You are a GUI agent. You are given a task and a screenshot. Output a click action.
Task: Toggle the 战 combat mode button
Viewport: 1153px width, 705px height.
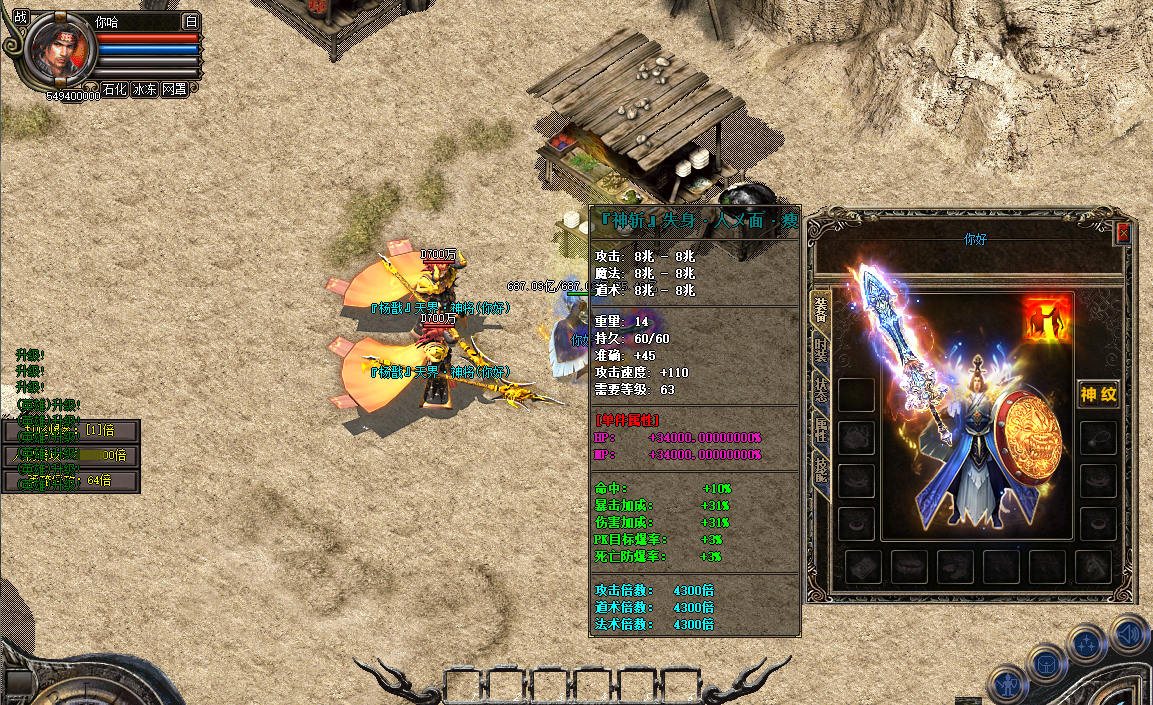tap(19, 17)
